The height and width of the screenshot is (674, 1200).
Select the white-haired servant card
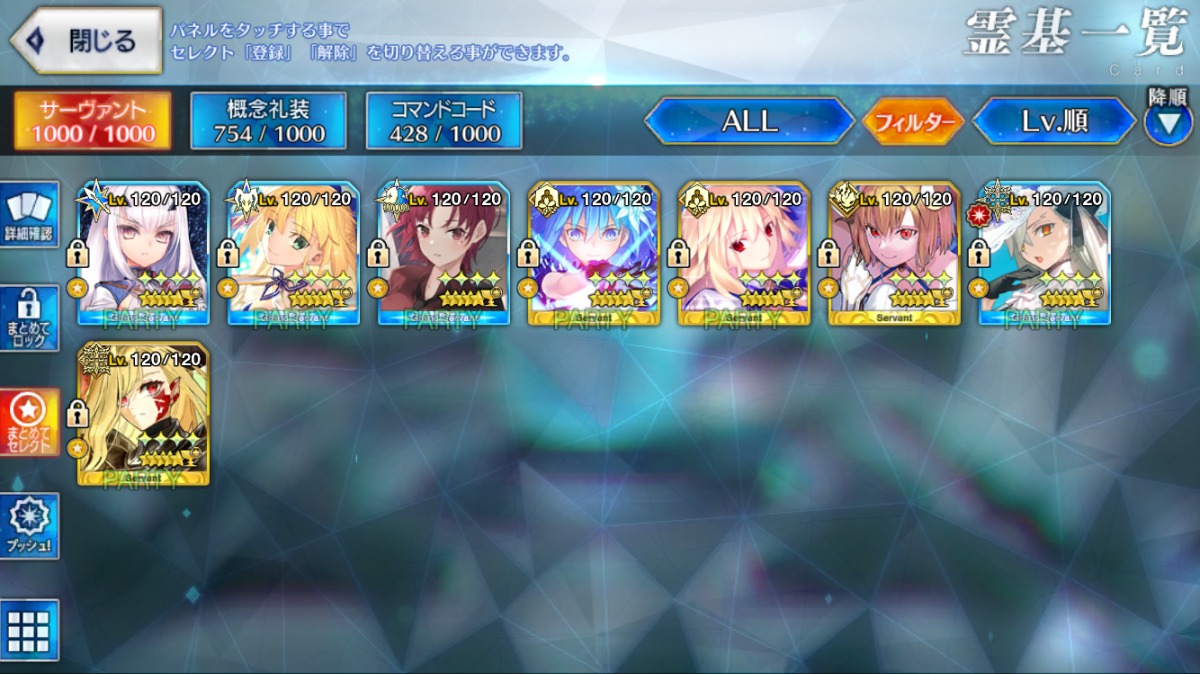144,253
